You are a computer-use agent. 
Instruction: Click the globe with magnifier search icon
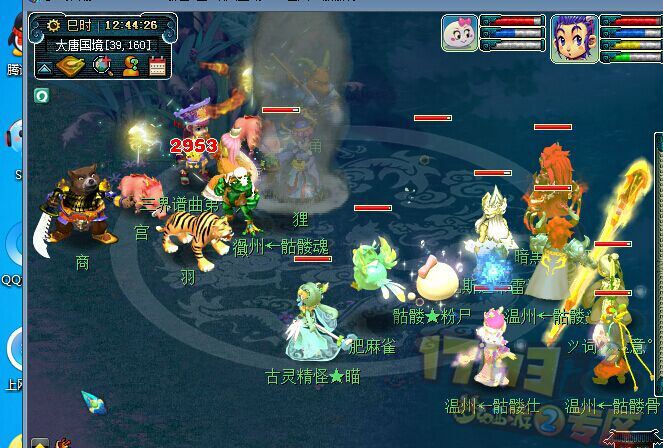coord(101,67)
